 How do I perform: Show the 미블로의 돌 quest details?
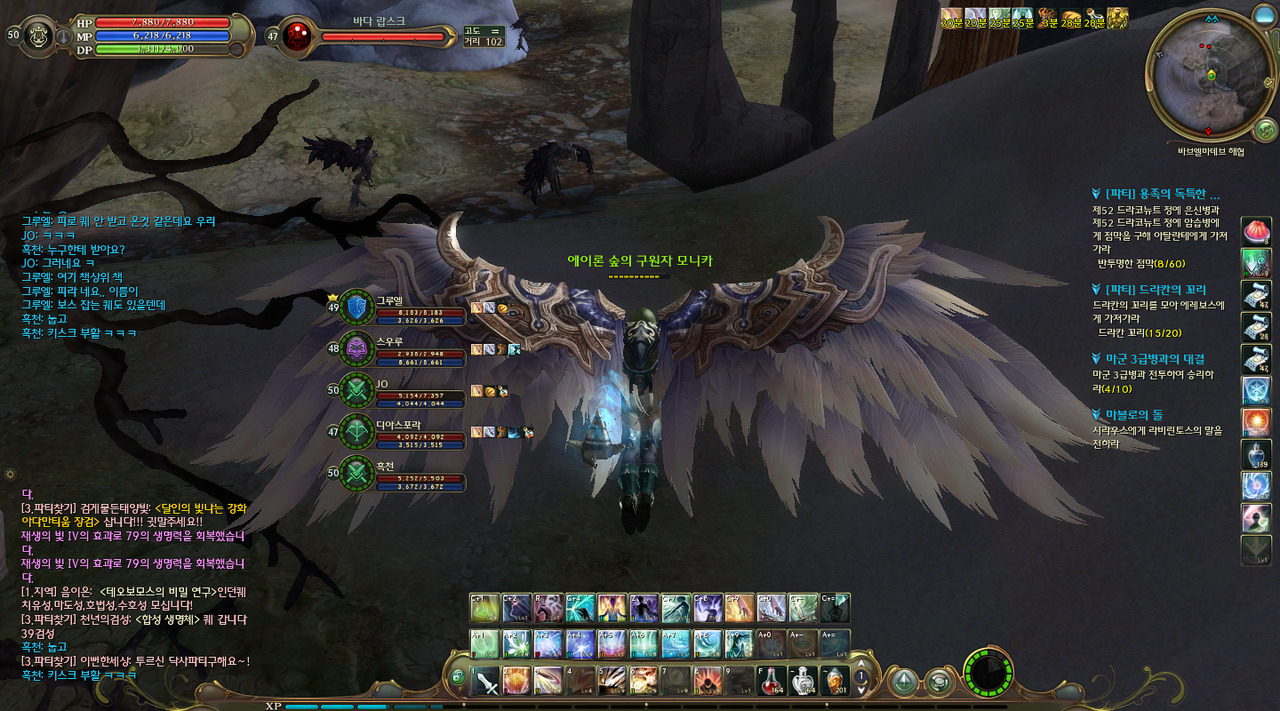[1133, 415]
